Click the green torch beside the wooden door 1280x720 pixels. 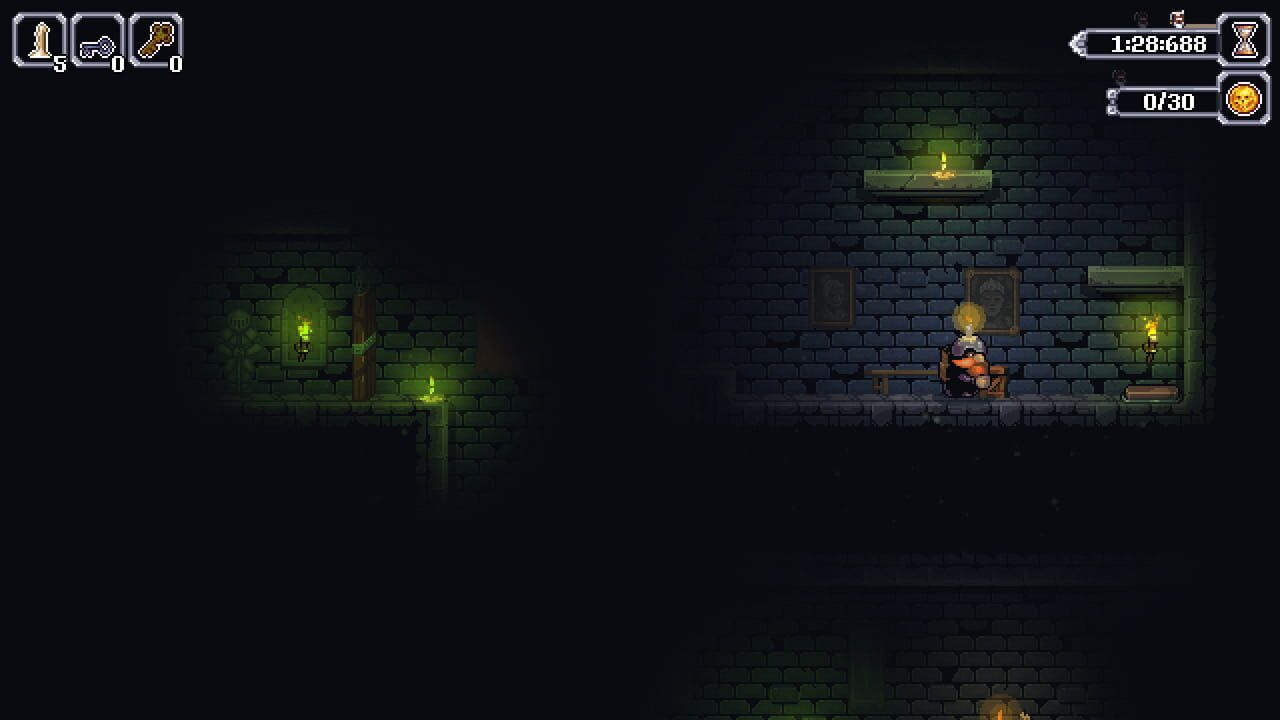pos(303,328)
